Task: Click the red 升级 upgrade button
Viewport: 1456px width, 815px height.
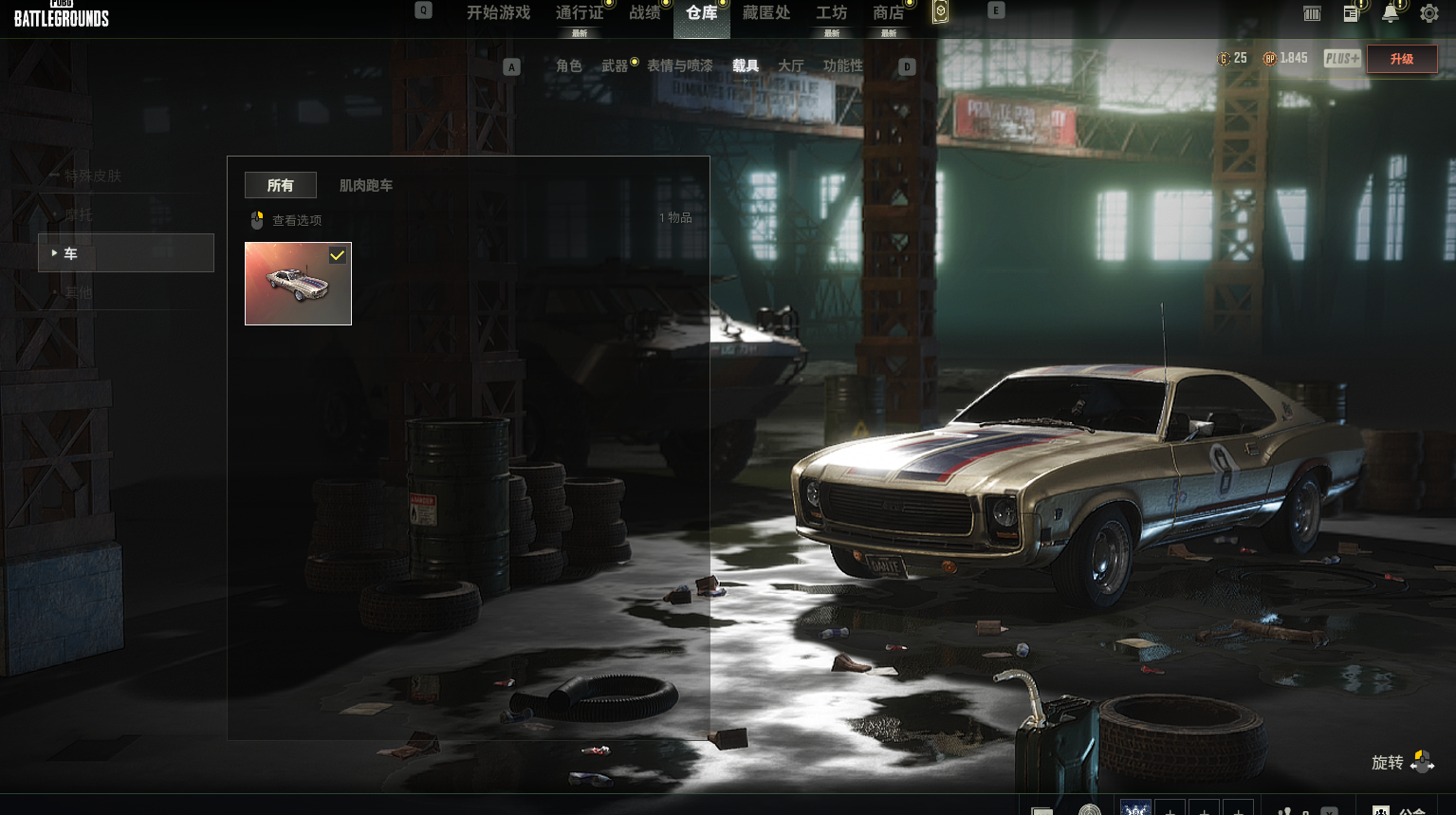Action: (1402, 59)
